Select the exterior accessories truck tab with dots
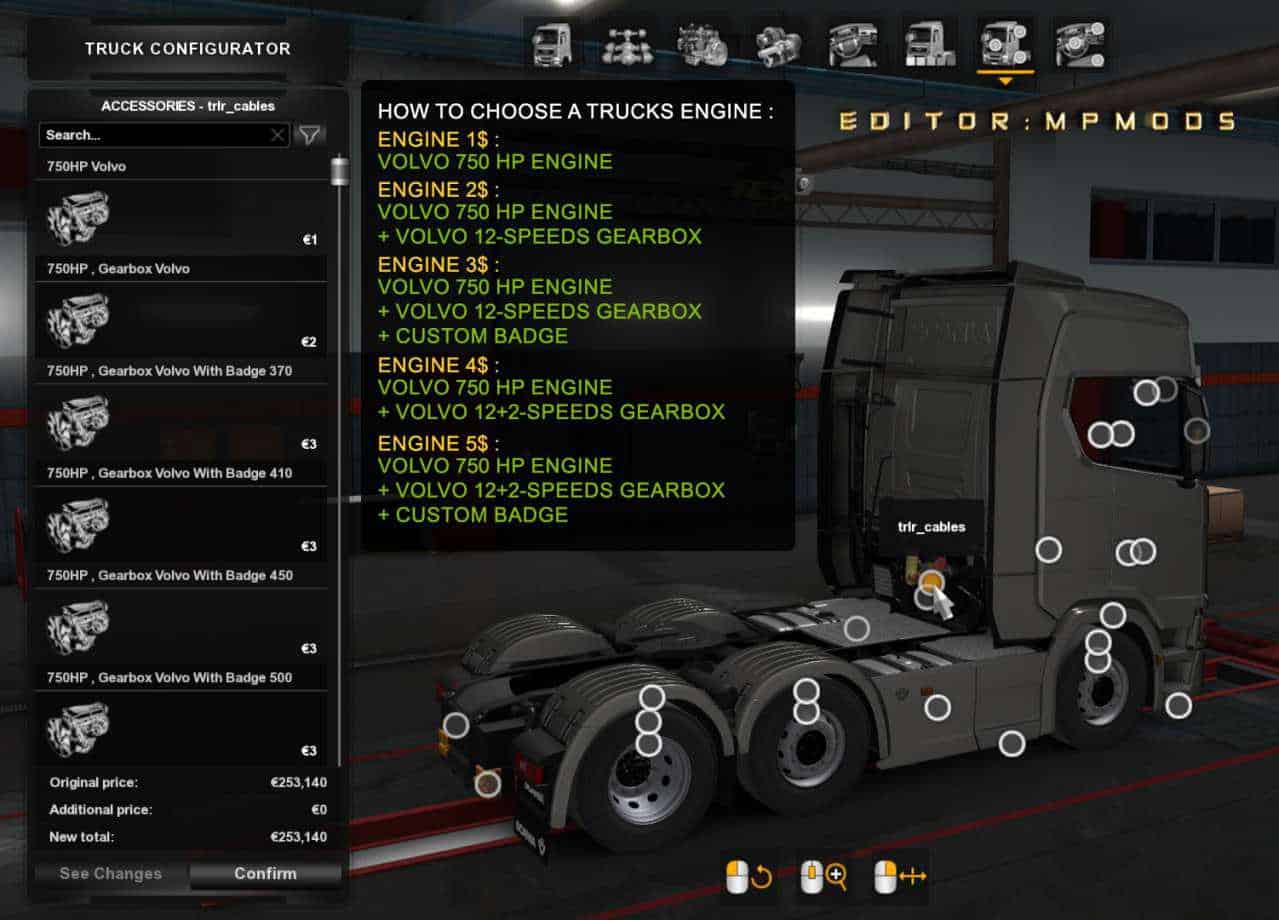The width and height of the screenshot is (1279, 920). pyautogui.click(x=1005, y=45)
